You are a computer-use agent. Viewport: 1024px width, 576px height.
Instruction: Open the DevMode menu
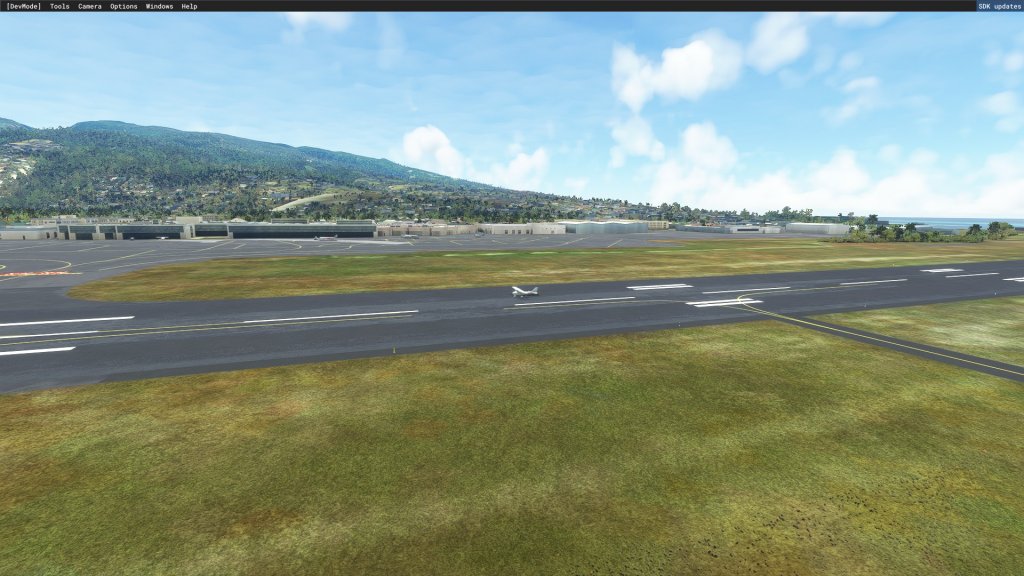point(24,6)
